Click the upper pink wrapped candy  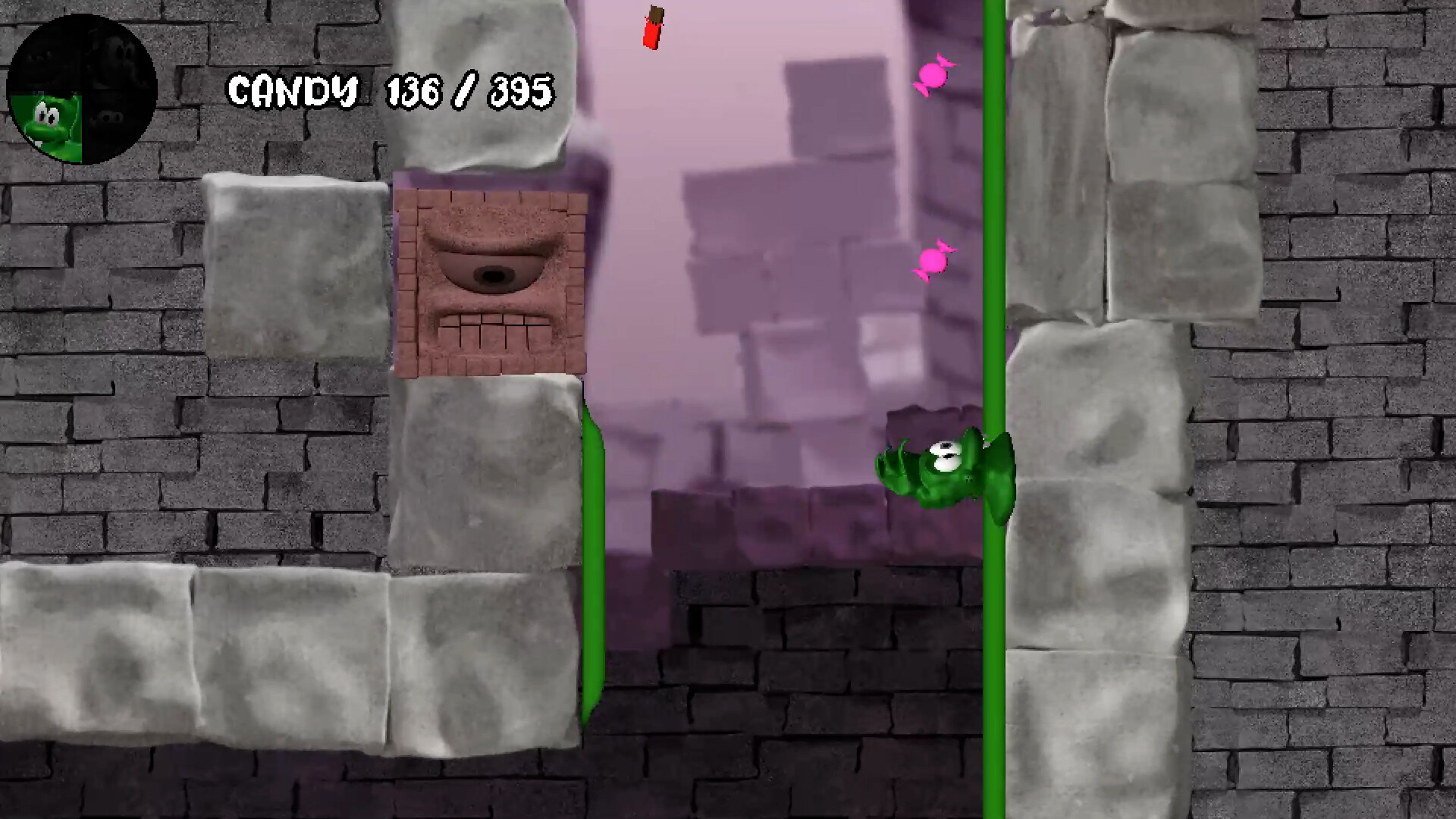(x=934, y=76)
